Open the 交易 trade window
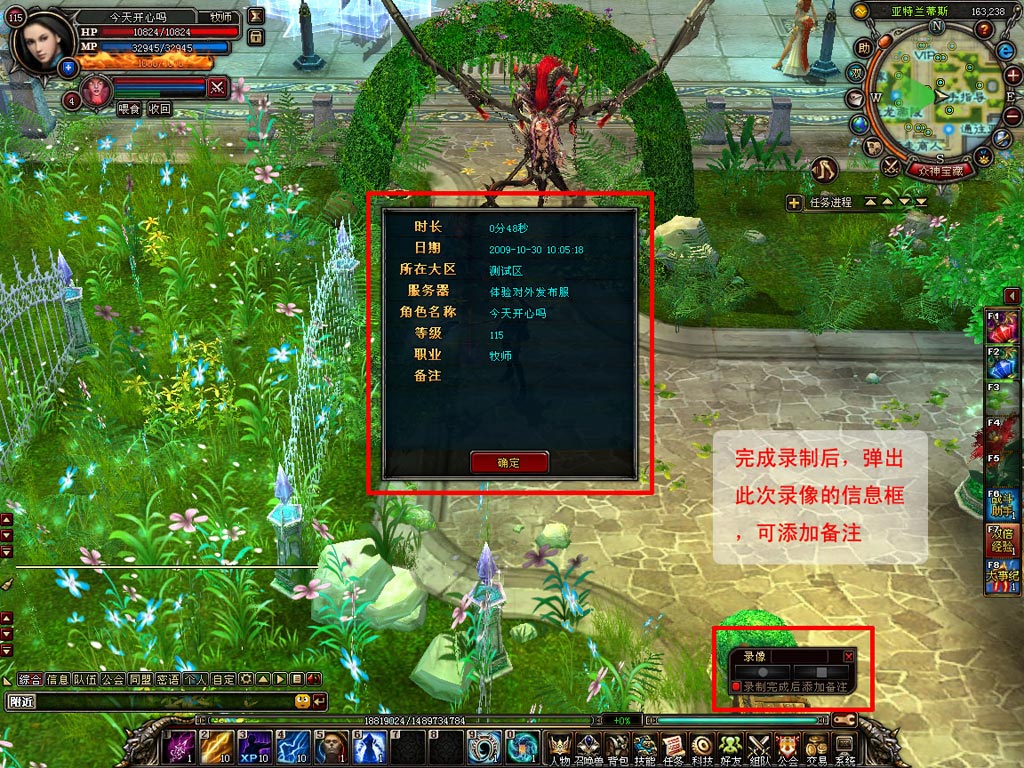The height and width of the screenshot is (768, 1024). pos(817,747)
